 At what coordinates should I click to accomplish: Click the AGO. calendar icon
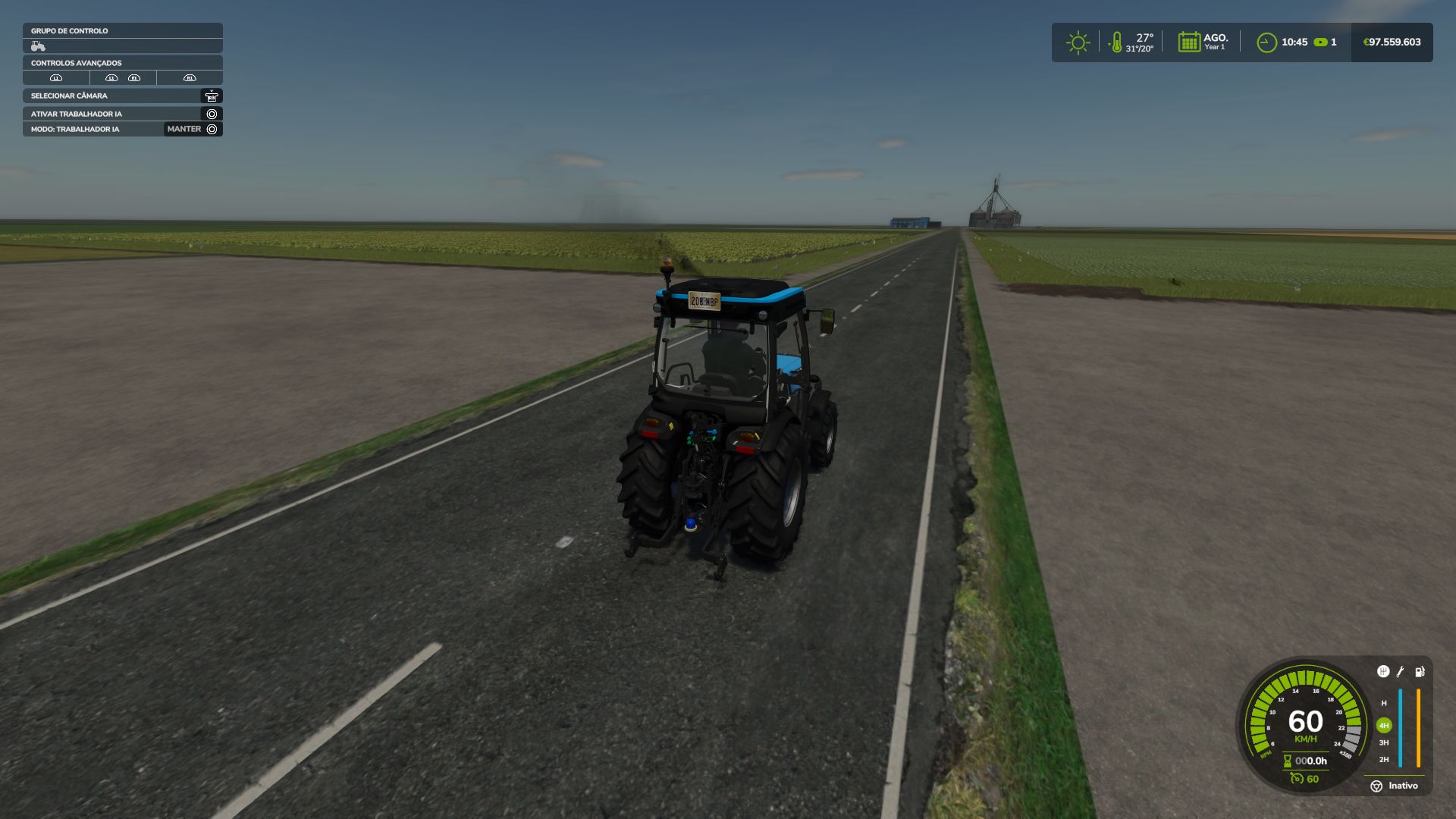1188,42
